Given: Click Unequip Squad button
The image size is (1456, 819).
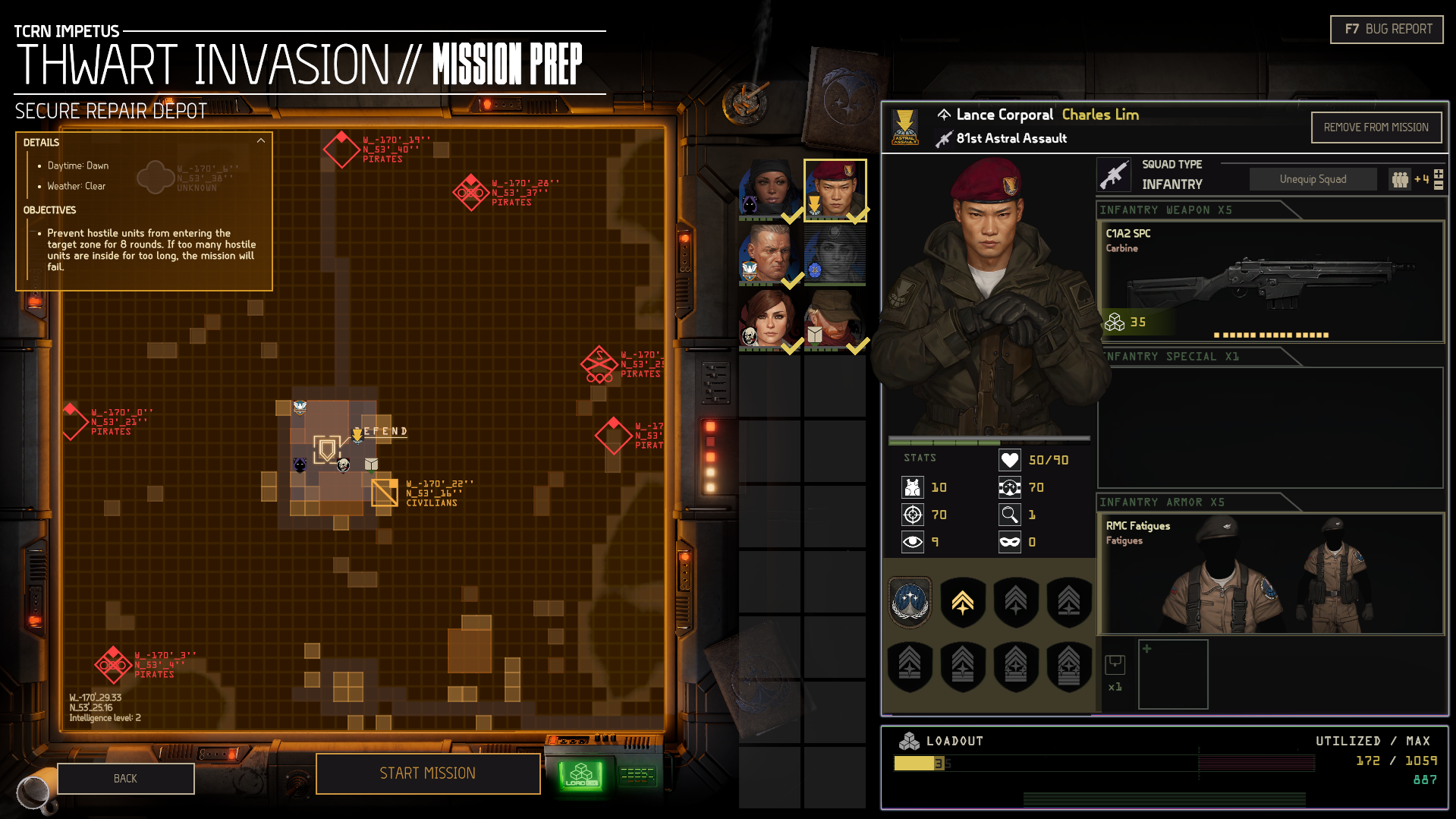Looking at the screenshot, I should tap(1313, 179).
